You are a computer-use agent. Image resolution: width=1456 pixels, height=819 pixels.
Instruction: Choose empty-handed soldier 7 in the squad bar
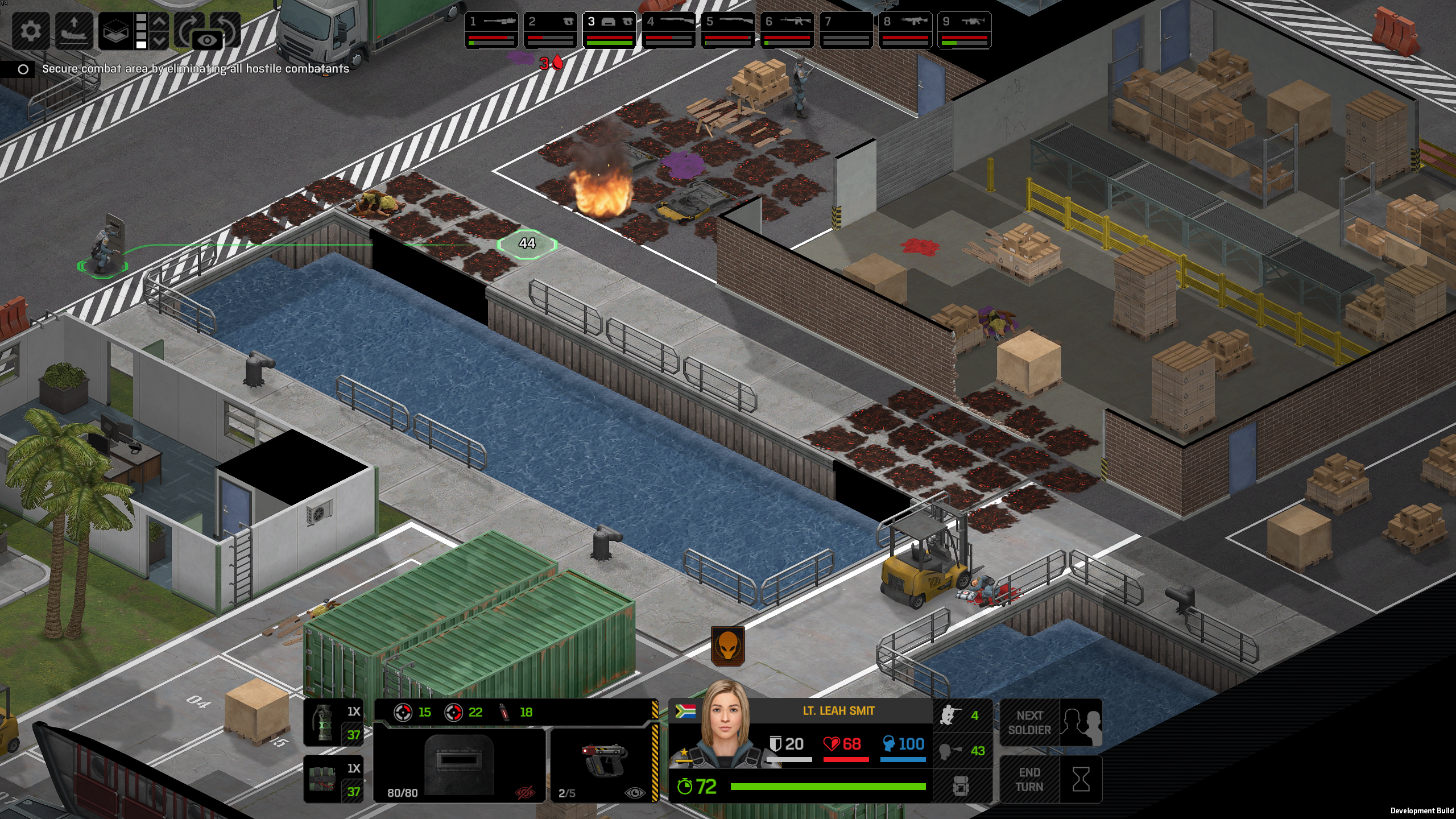(846, 30)
